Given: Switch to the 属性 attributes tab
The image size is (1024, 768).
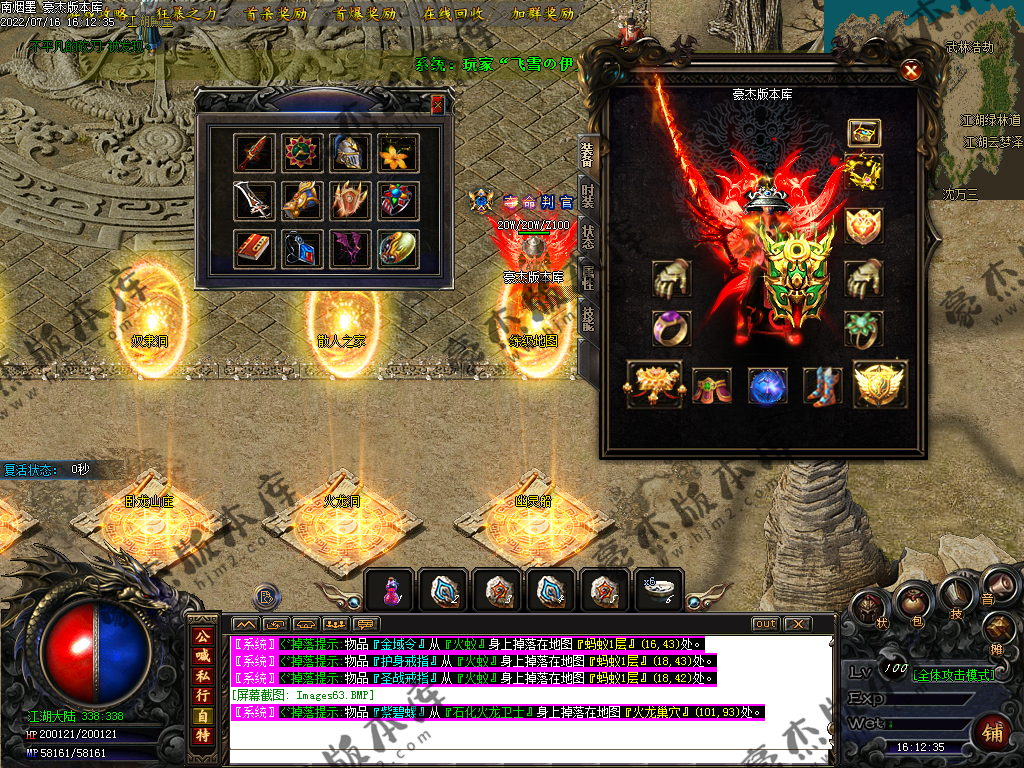Looking at the screenshot, I should 588,283.
